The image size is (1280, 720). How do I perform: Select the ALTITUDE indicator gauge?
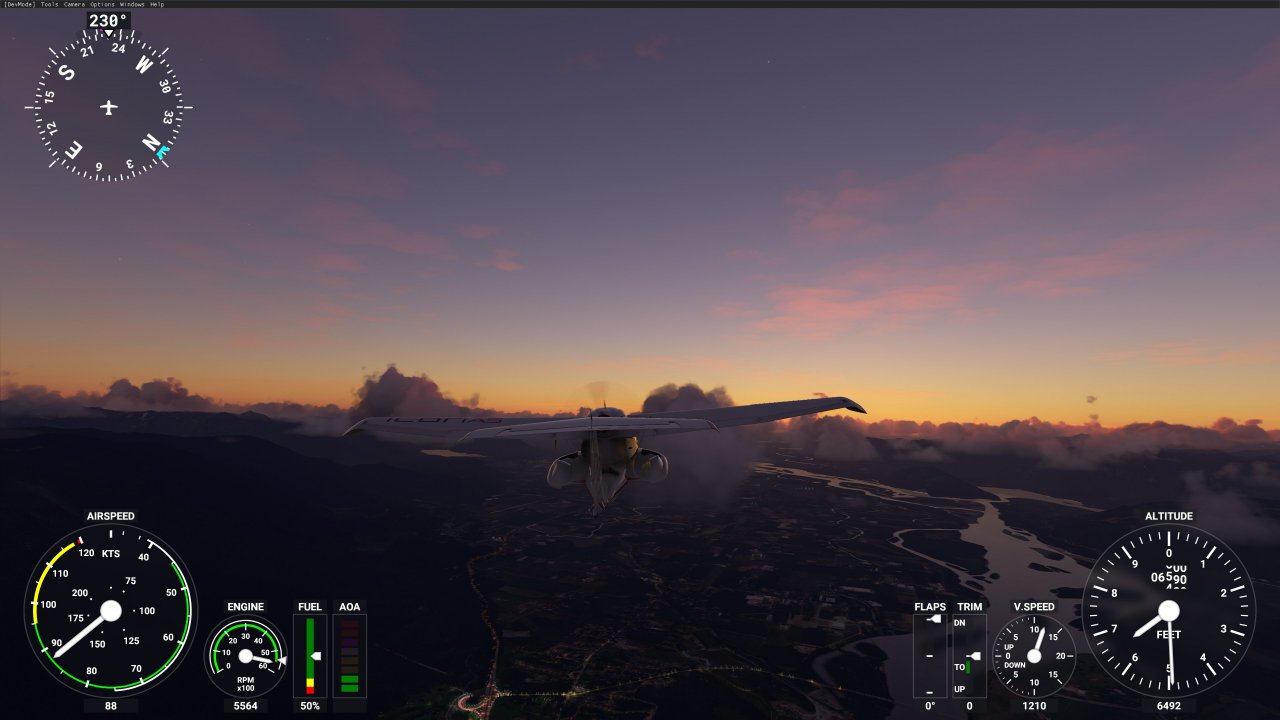1171,610
